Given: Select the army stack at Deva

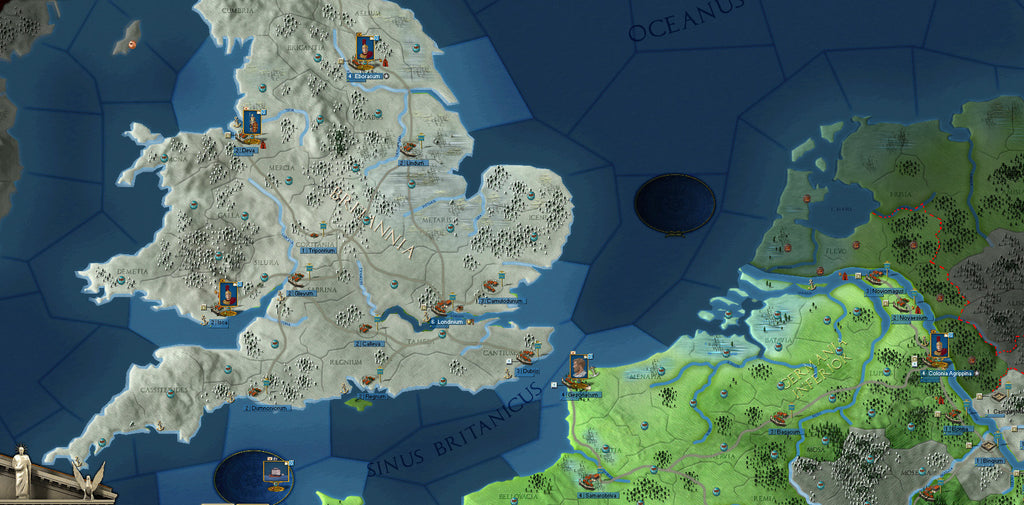Looking at the screenshot, I should [x=252, y=124].
